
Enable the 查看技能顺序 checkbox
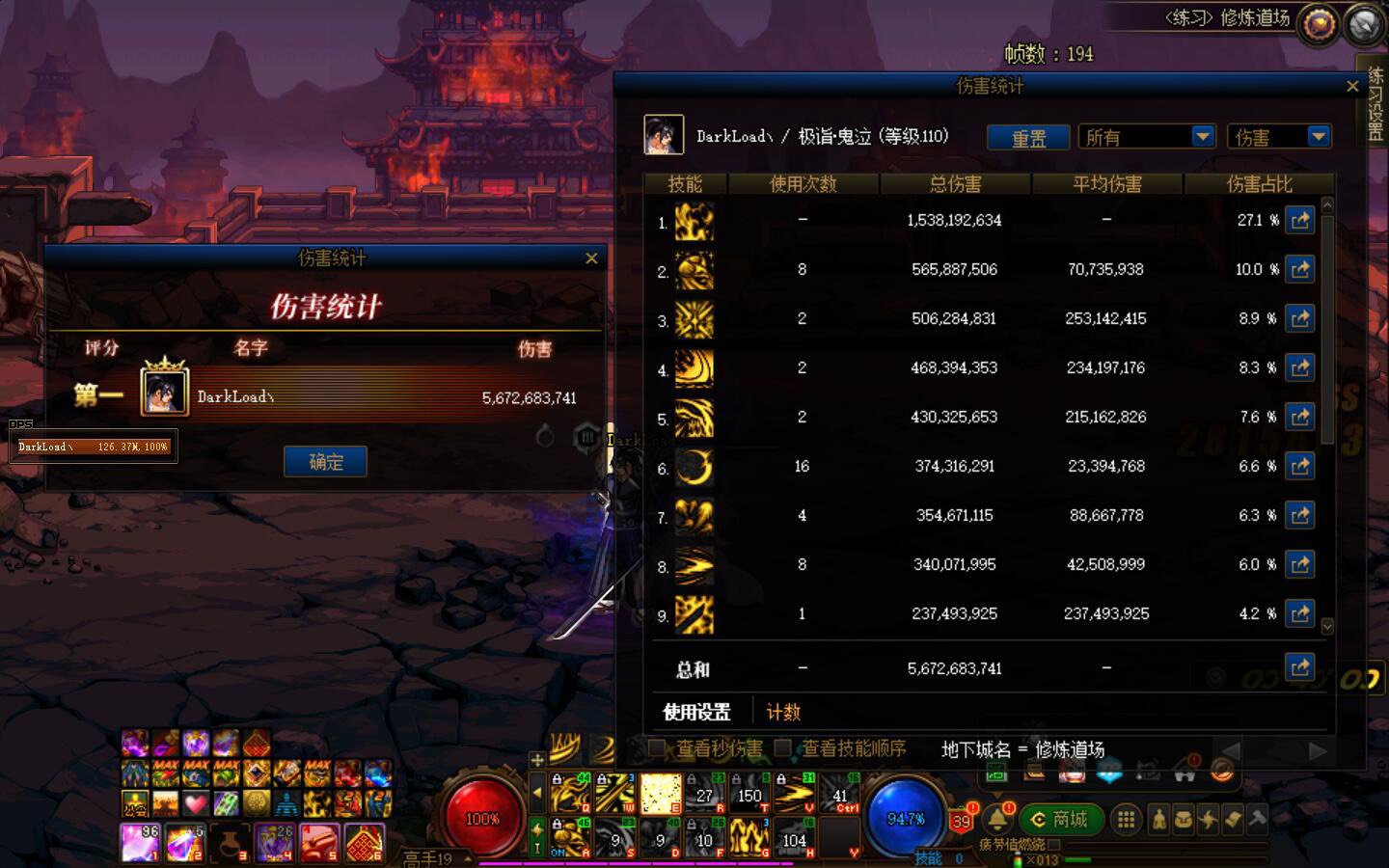click(x=782, y=747)
